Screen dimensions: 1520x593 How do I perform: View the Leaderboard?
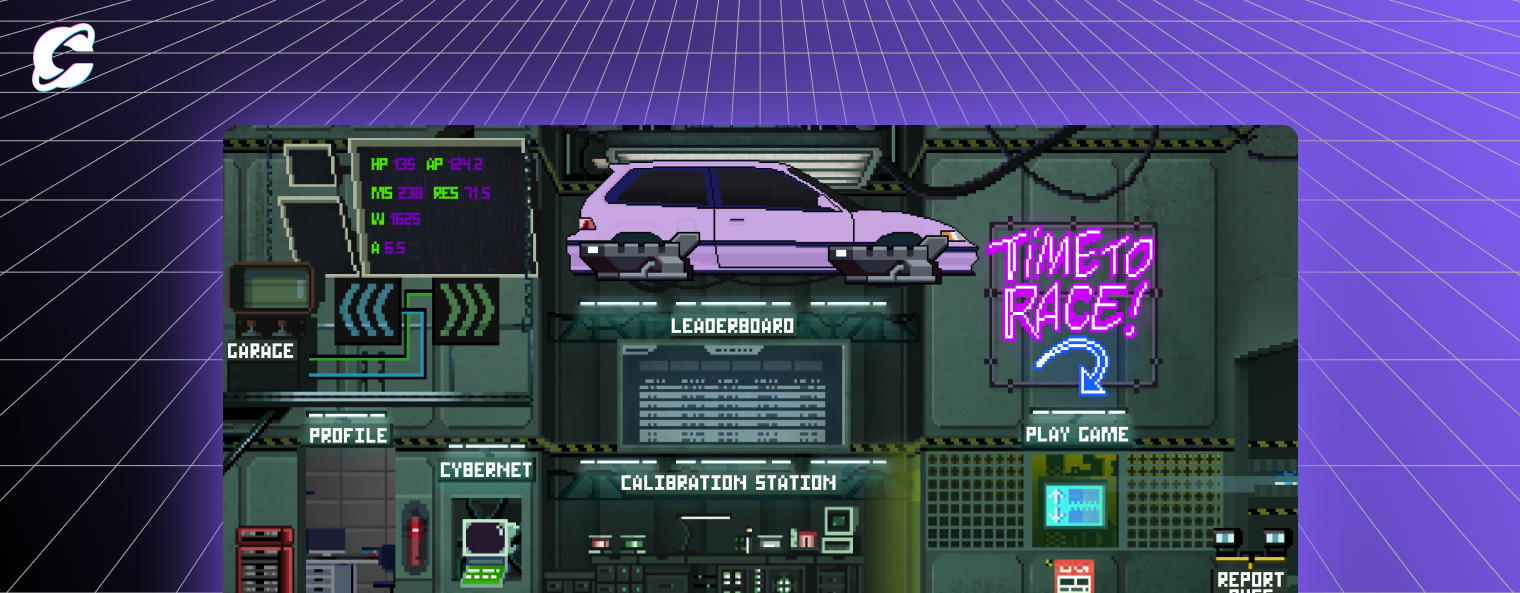click(733, 326)
